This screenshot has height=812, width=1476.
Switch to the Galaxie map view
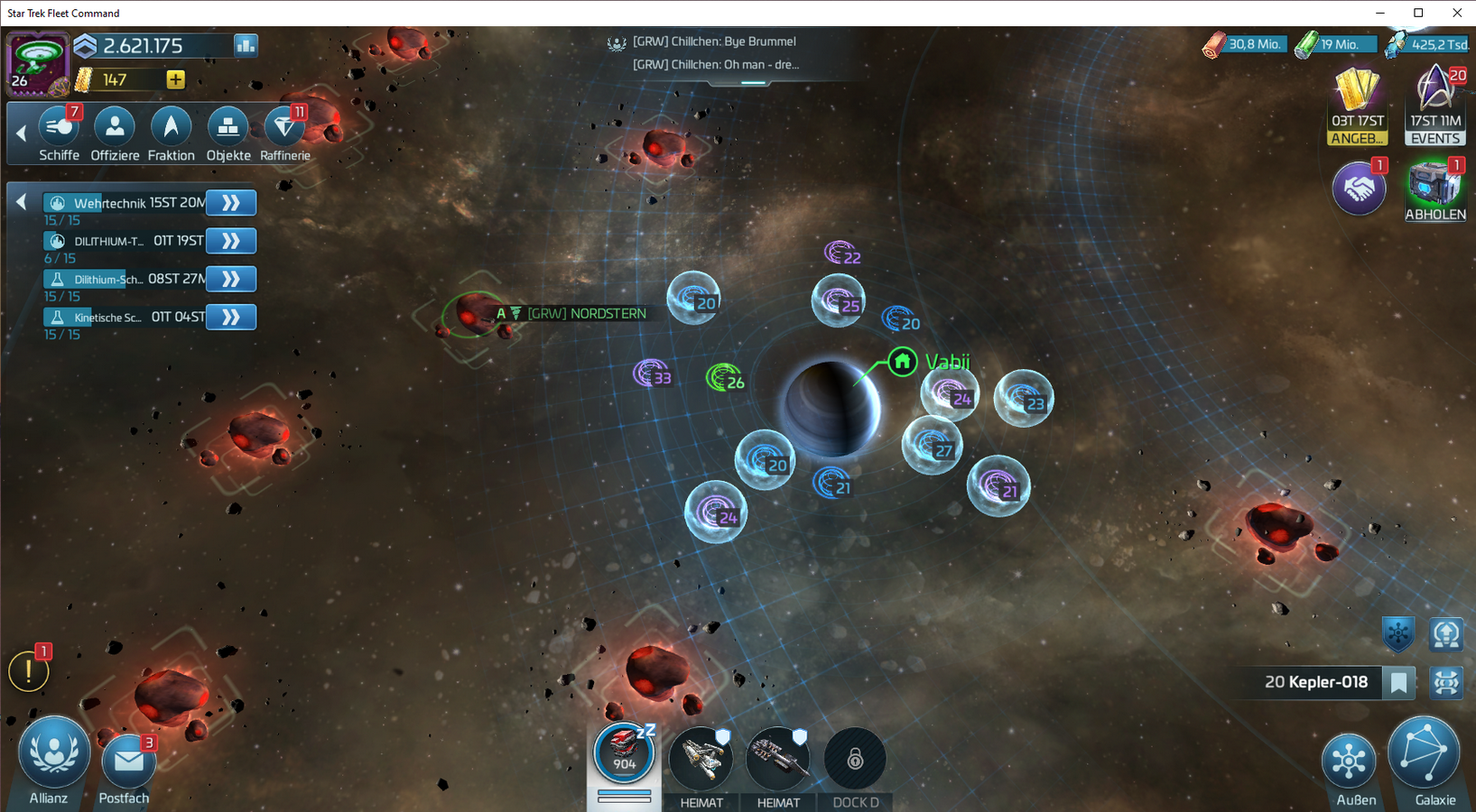(1425, 756)
